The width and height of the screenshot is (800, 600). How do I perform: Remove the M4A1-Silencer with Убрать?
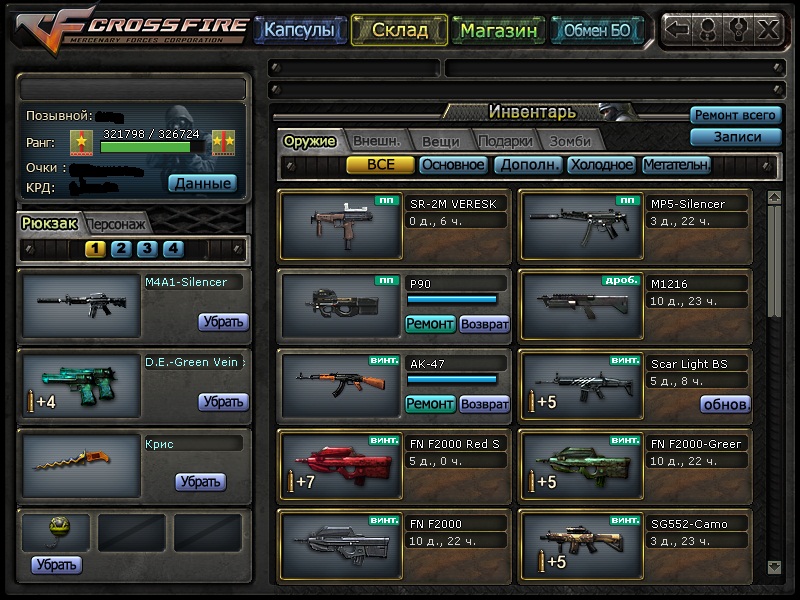click(x=222, y=322)
